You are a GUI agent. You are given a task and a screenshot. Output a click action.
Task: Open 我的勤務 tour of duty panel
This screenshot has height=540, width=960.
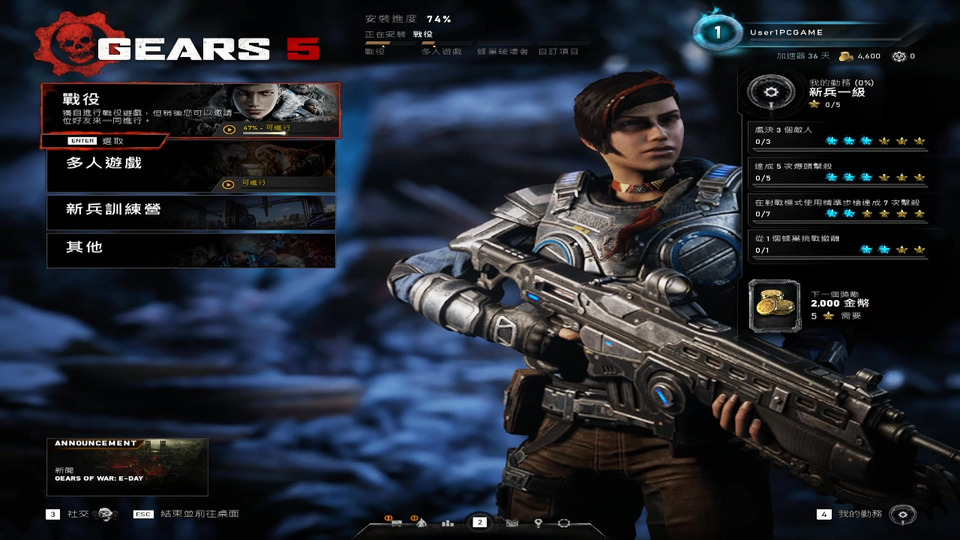[860, 514]
